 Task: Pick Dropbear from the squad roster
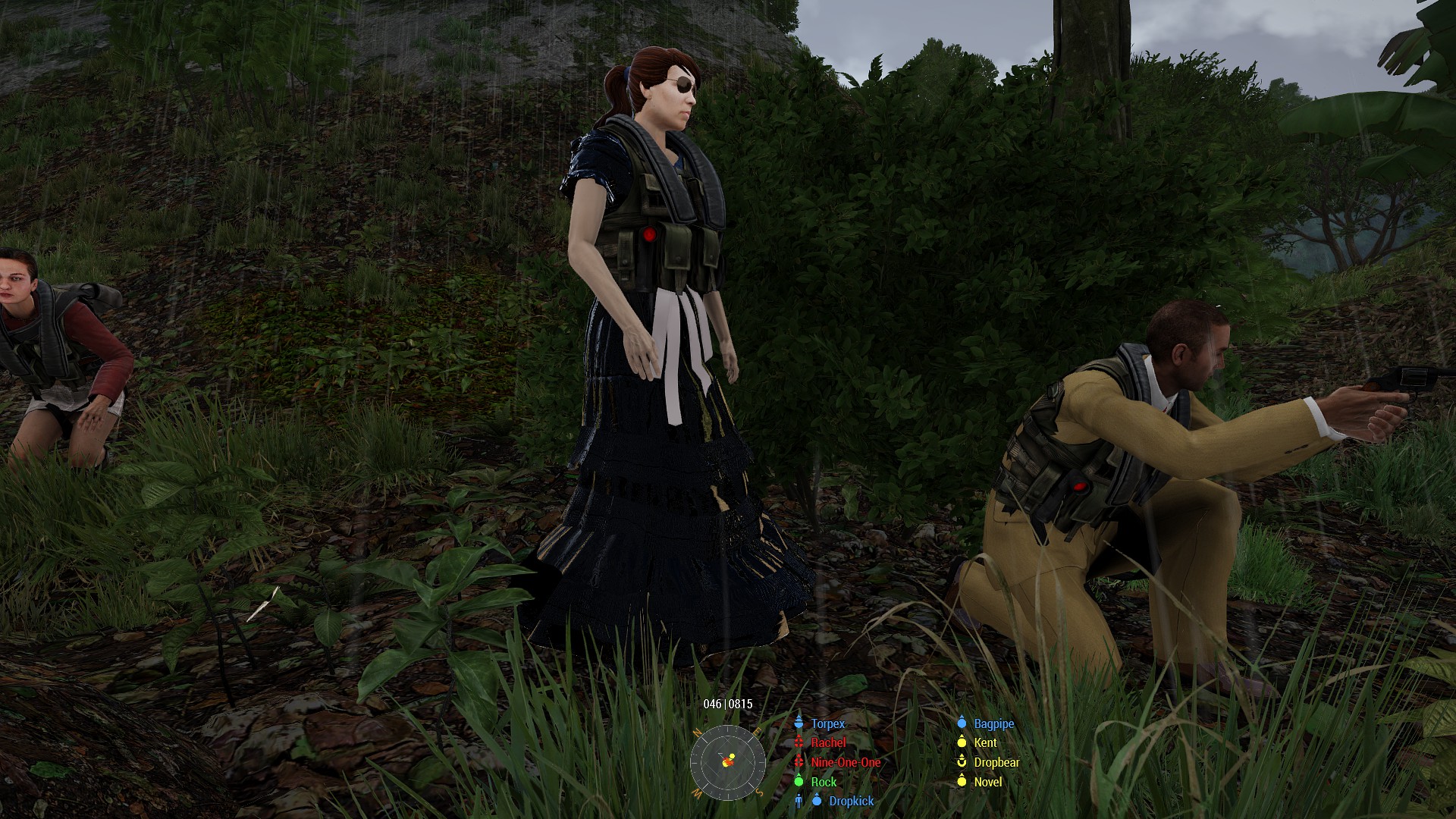(996, 762)
